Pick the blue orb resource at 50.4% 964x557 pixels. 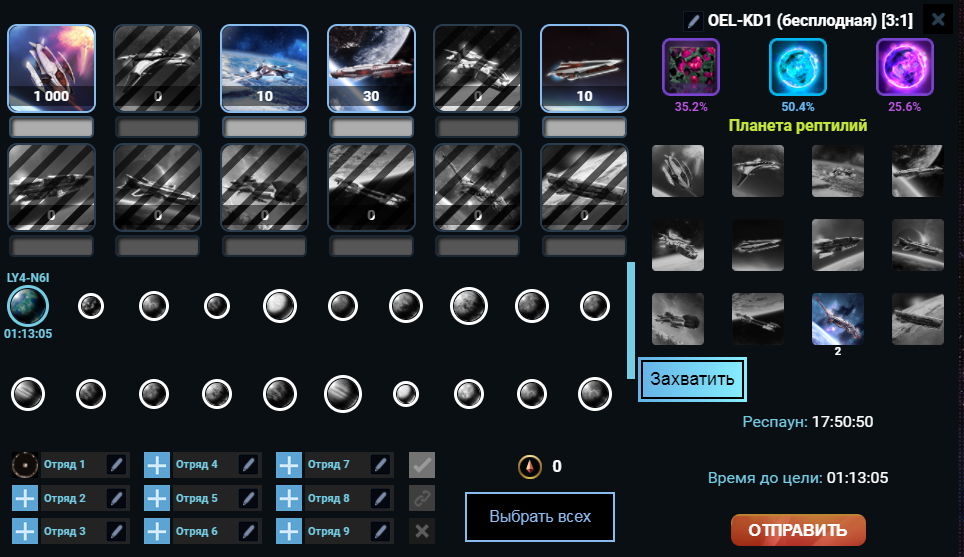click(797, 67)
